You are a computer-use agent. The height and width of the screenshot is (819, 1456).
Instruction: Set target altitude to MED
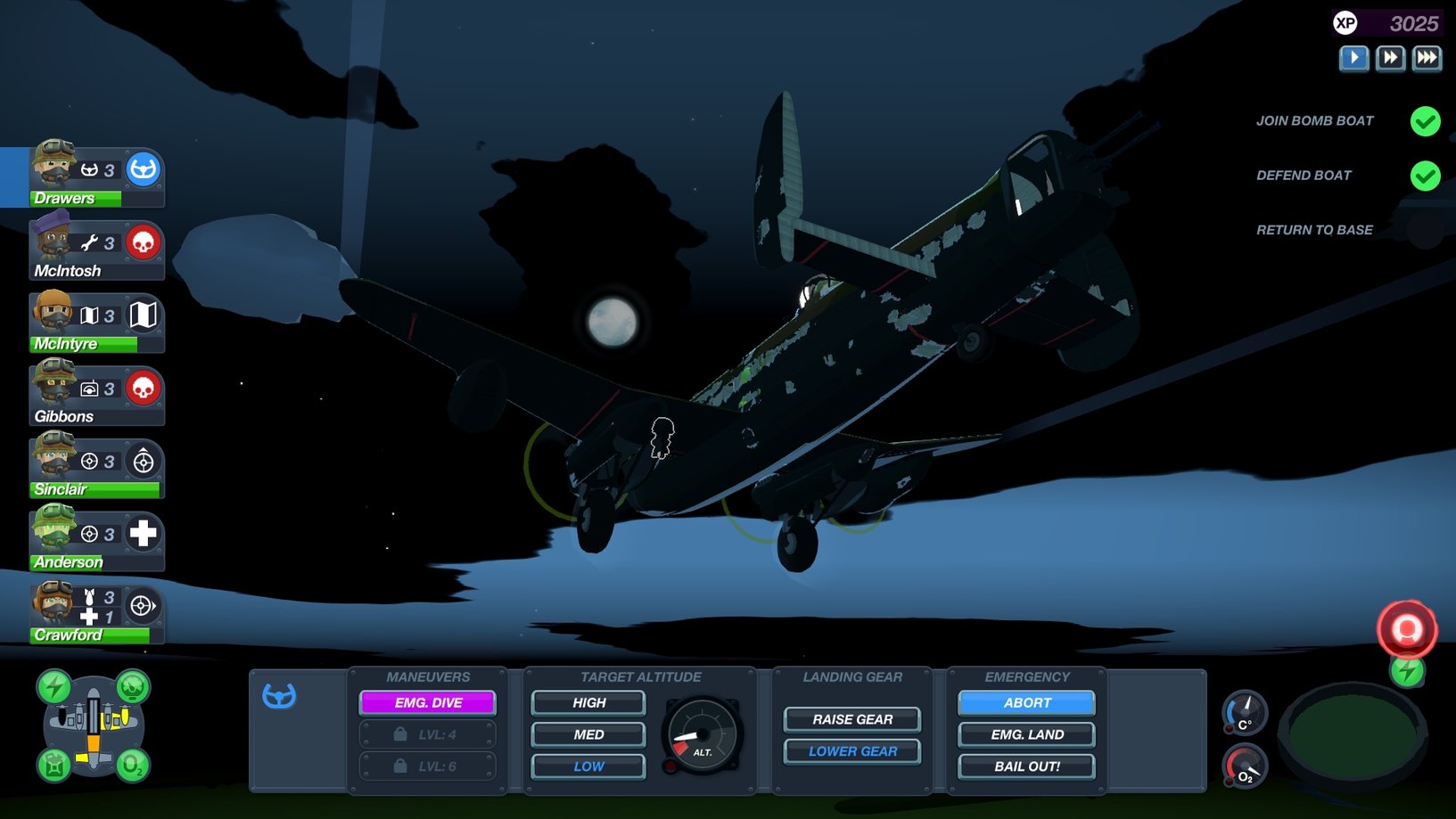[588, 735]
